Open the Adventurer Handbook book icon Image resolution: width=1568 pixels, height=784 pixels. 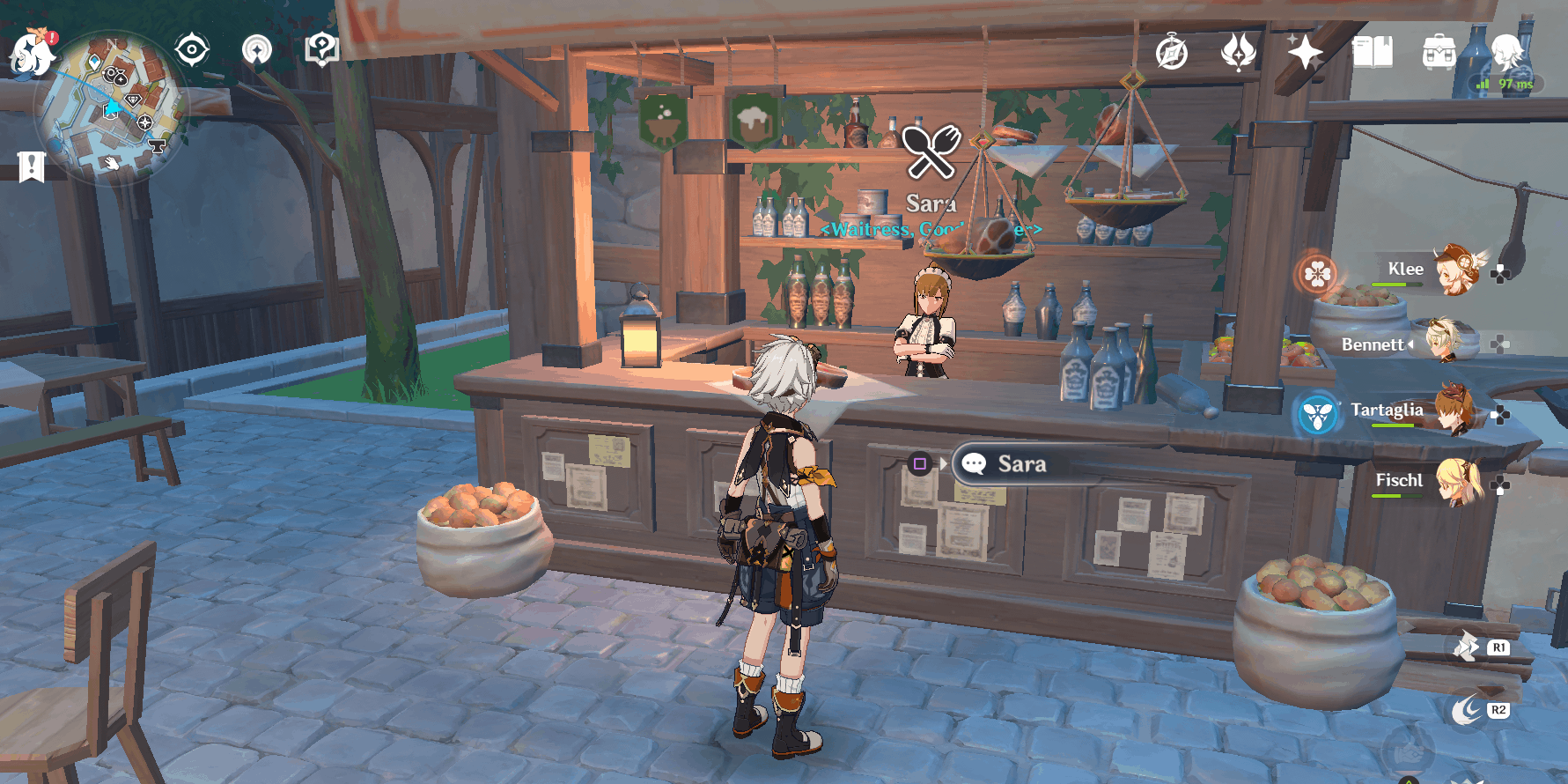pyautogui.click(x=1372, y=53)
